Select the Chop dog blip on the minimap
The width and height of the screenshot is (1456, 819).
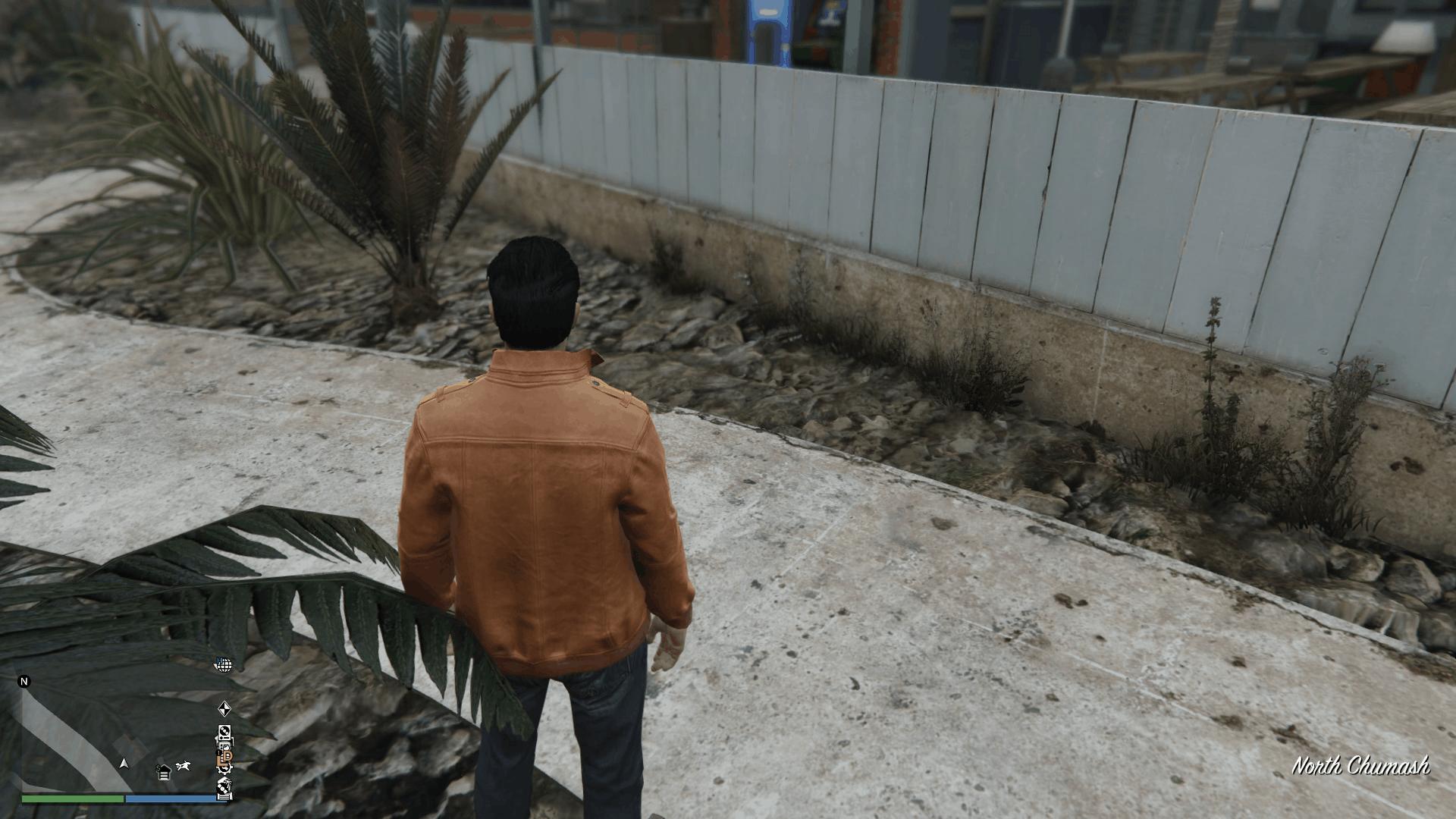(x=184, y=766)
